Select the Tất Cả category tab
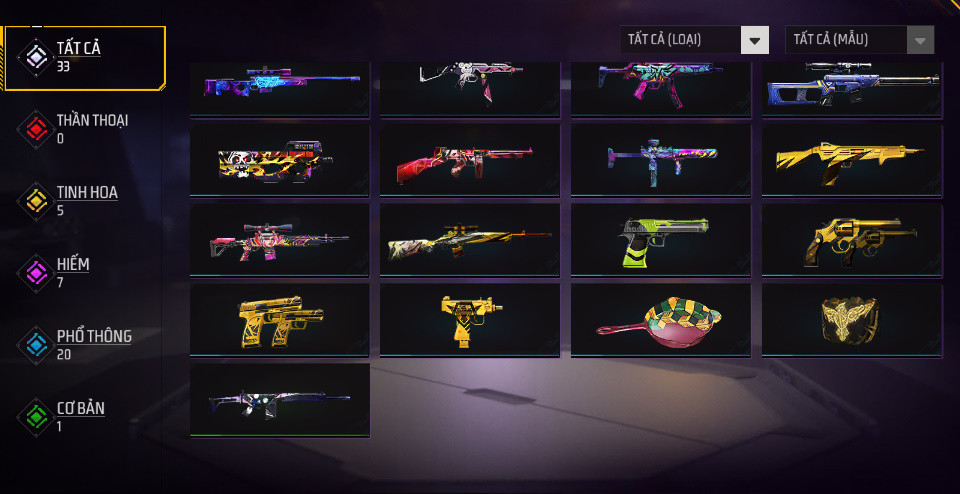 pos(85,57)
